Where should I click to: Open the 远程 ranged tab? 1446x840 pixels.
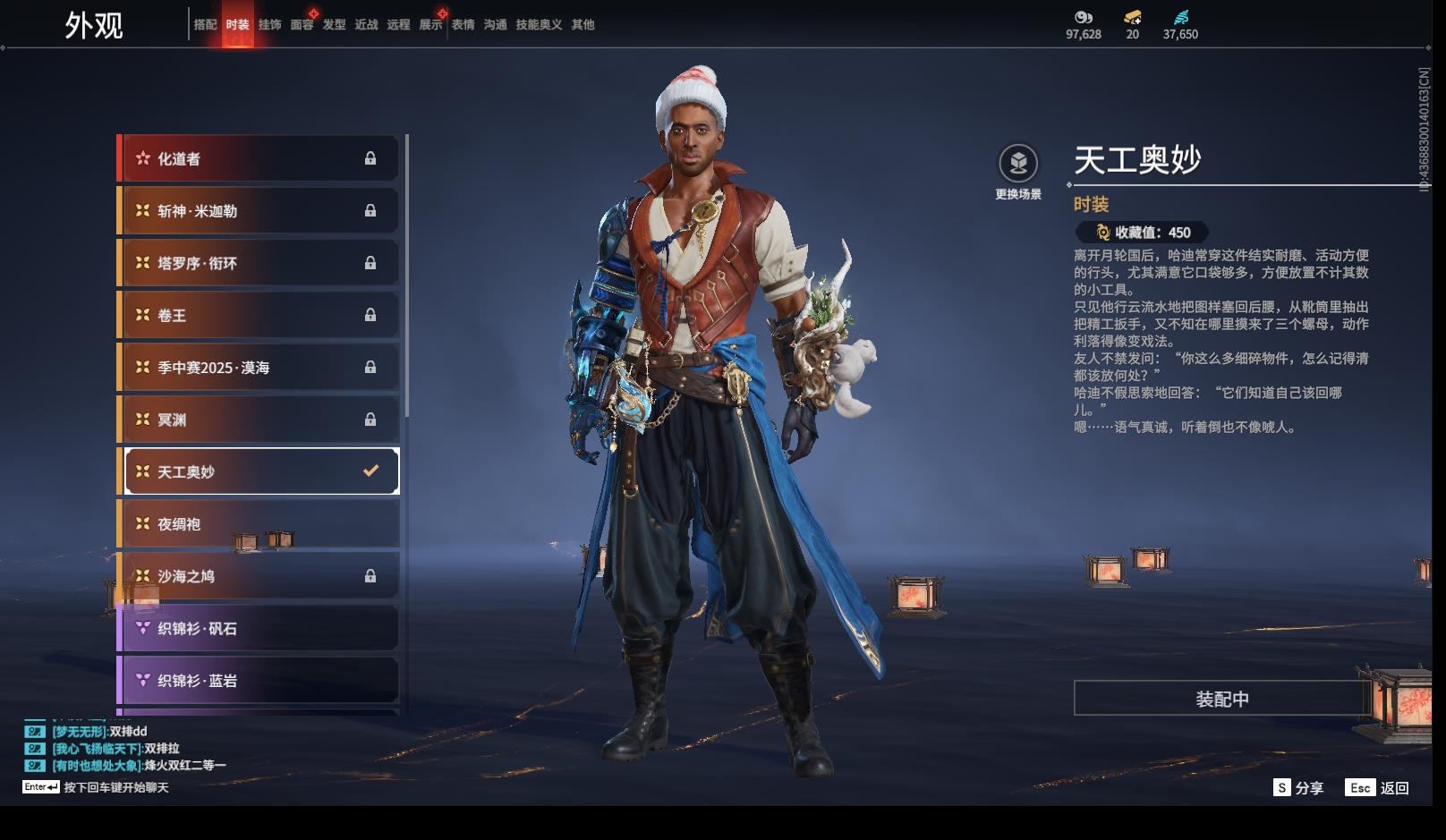(398, 25)
